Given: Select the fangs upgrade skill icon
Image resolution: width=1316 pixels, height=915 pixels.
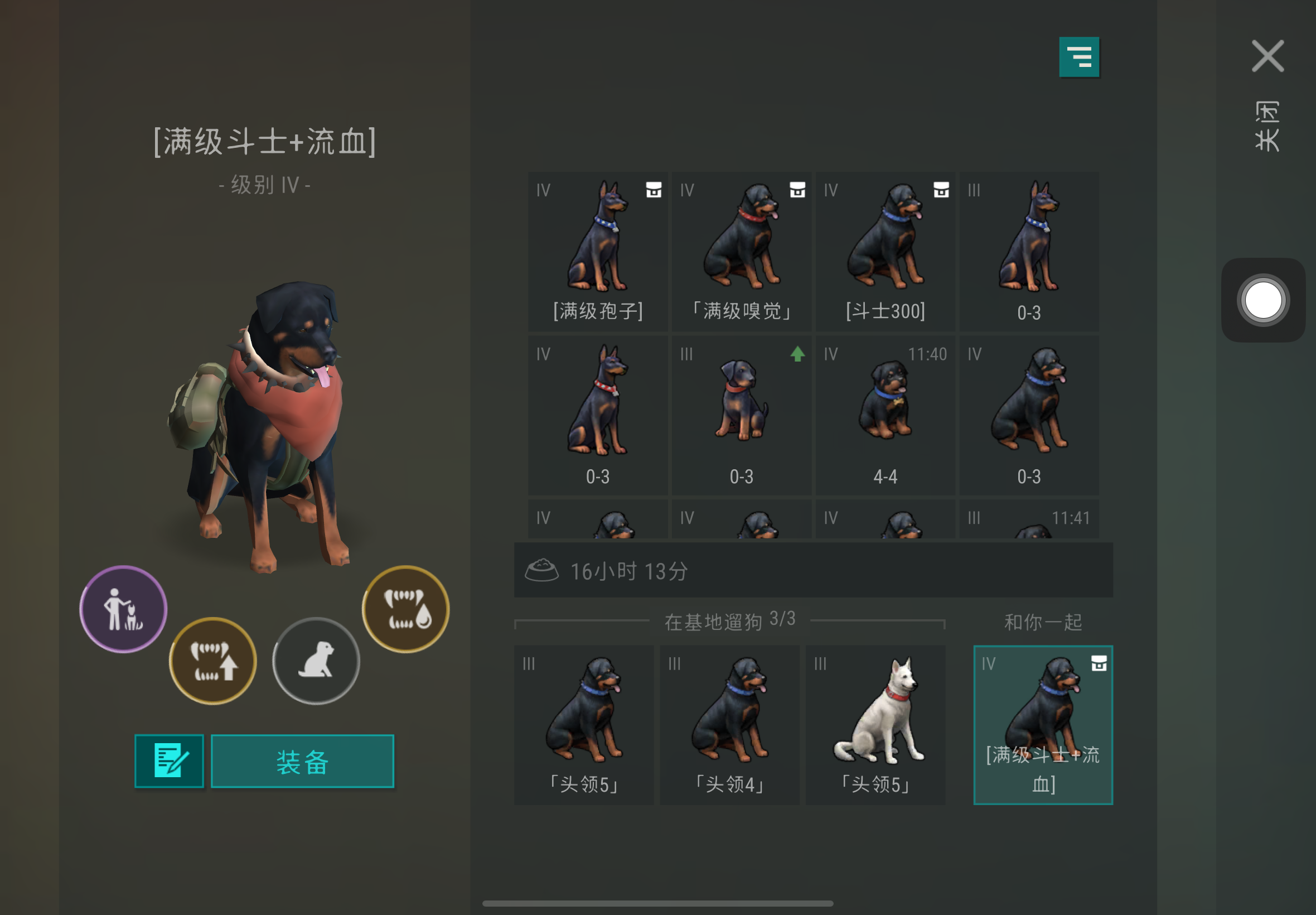Looking at the screenshot, I should click(212, 661).
